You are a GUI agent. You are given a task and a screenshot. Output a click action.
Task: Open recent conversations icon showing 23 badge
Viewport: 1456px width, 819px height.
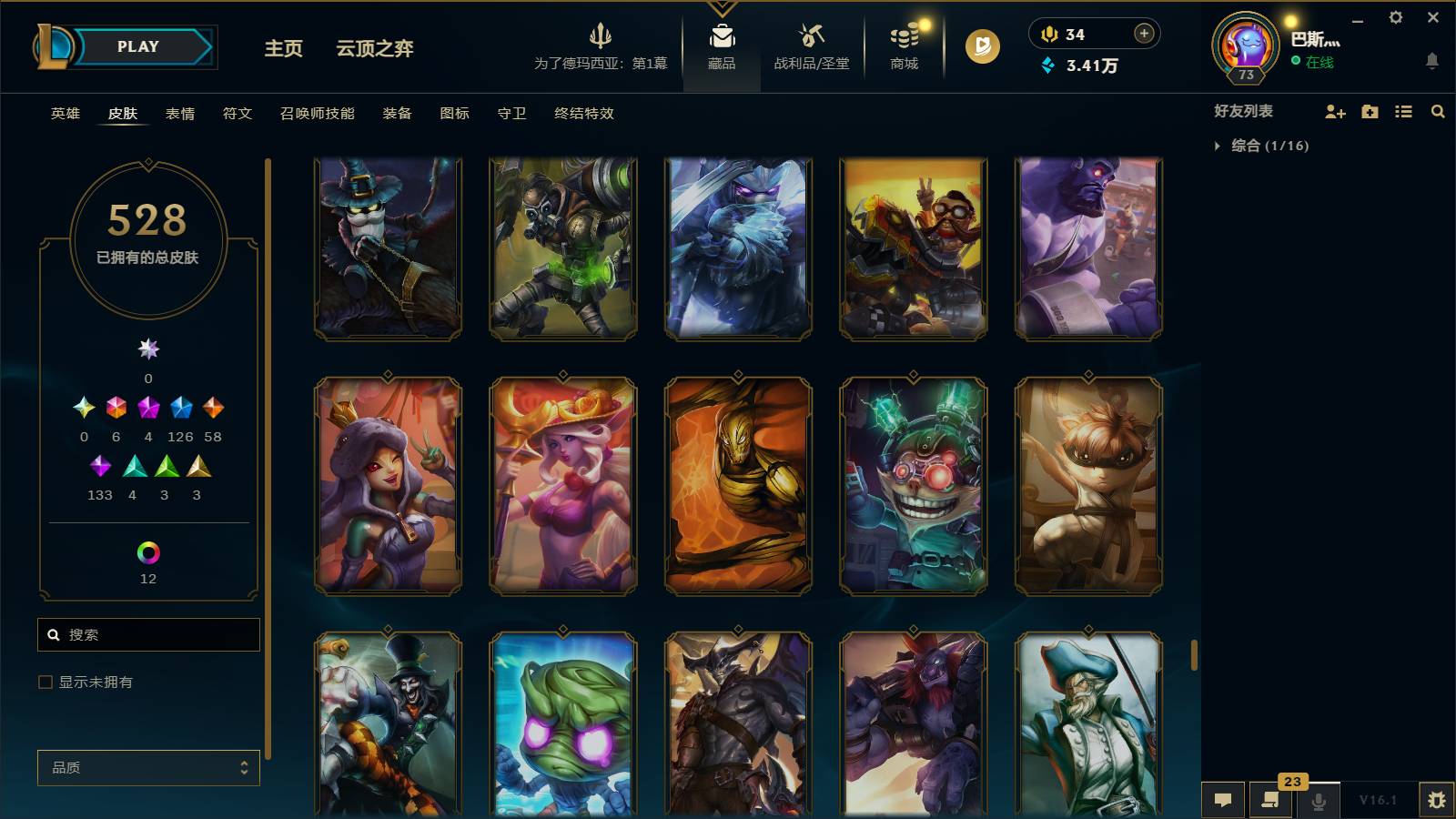[x=1270, y=800]
